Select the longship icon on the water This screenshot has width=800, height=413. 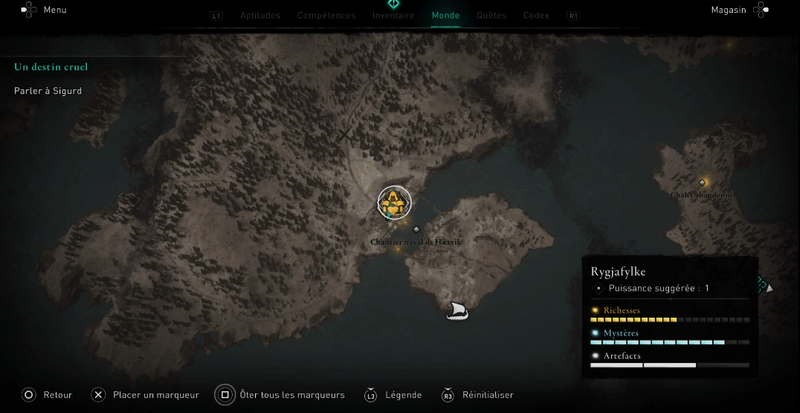click(x=457, y=310)
